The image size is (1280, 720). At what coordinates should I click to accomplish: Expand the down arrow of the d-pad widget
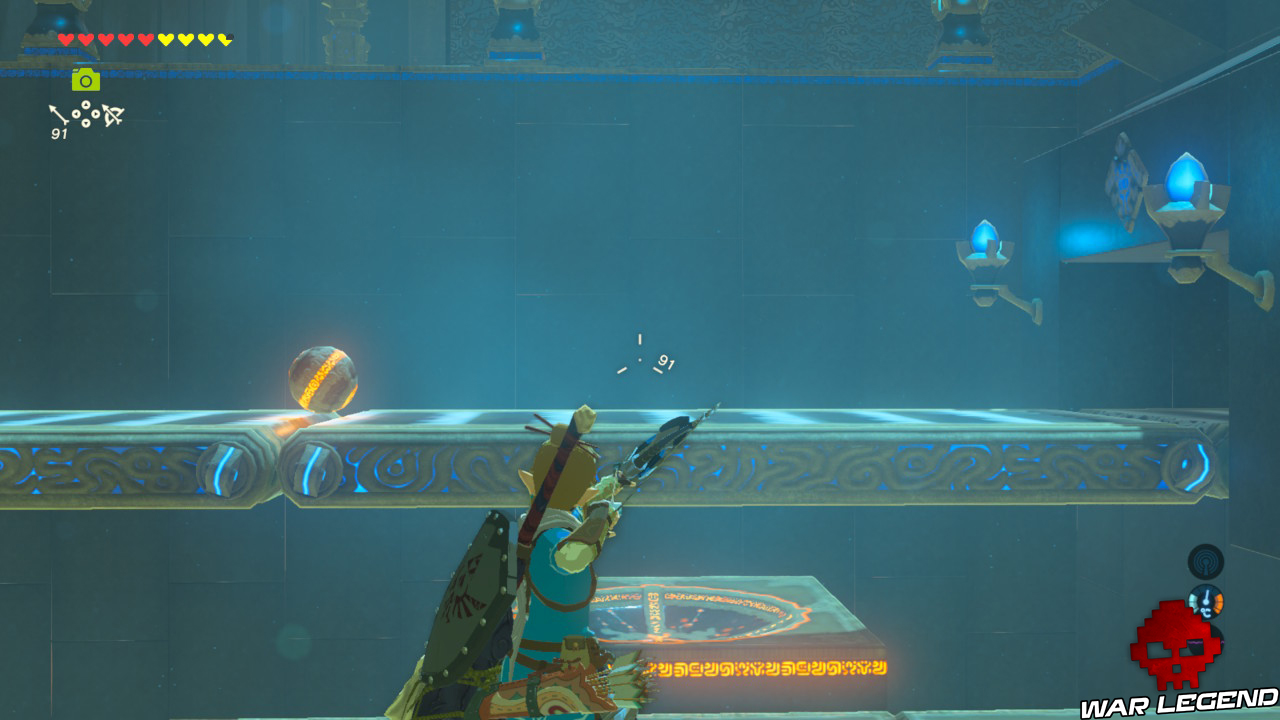(86, 122)
